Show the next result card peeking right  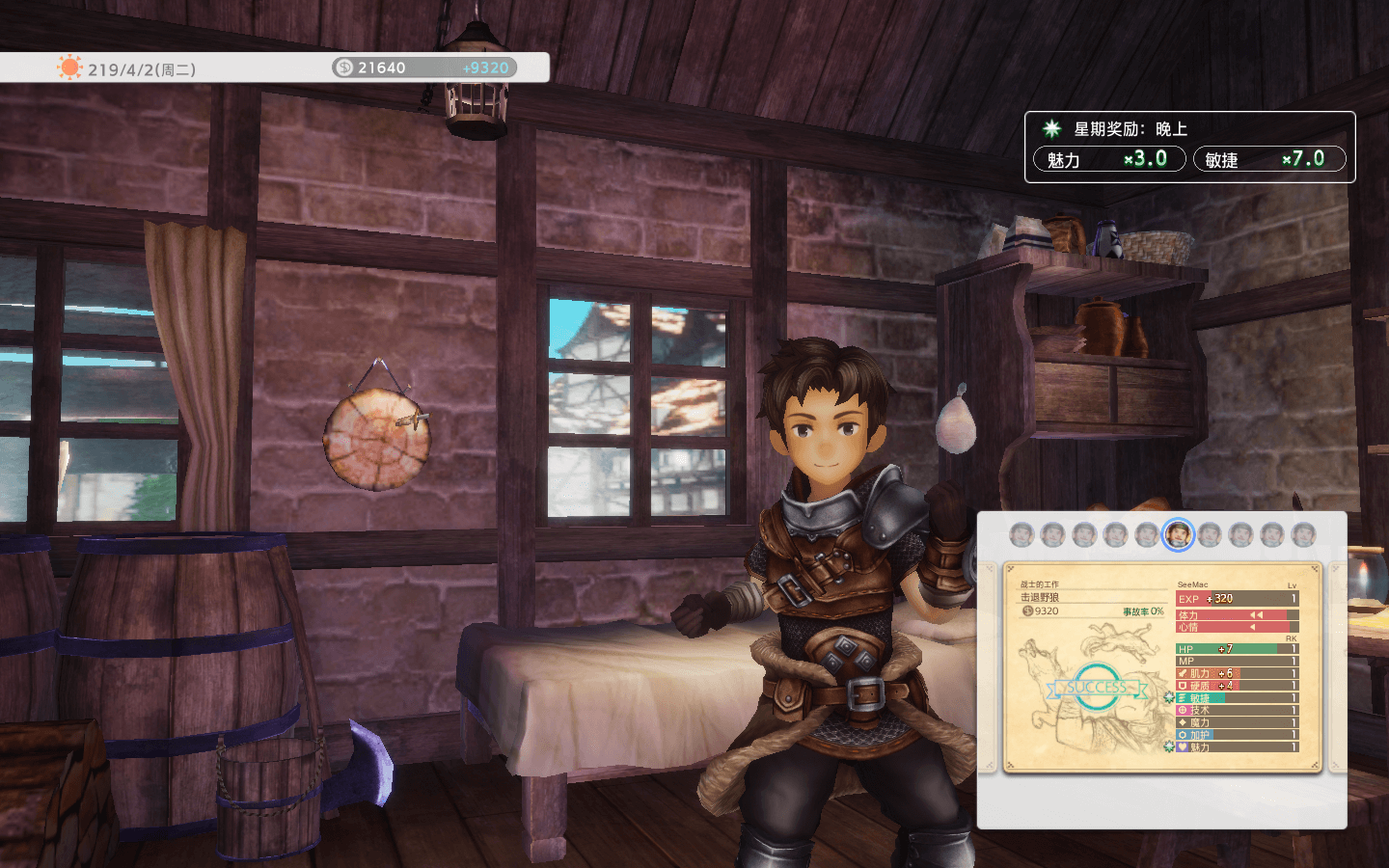[x=1337, y=666]
